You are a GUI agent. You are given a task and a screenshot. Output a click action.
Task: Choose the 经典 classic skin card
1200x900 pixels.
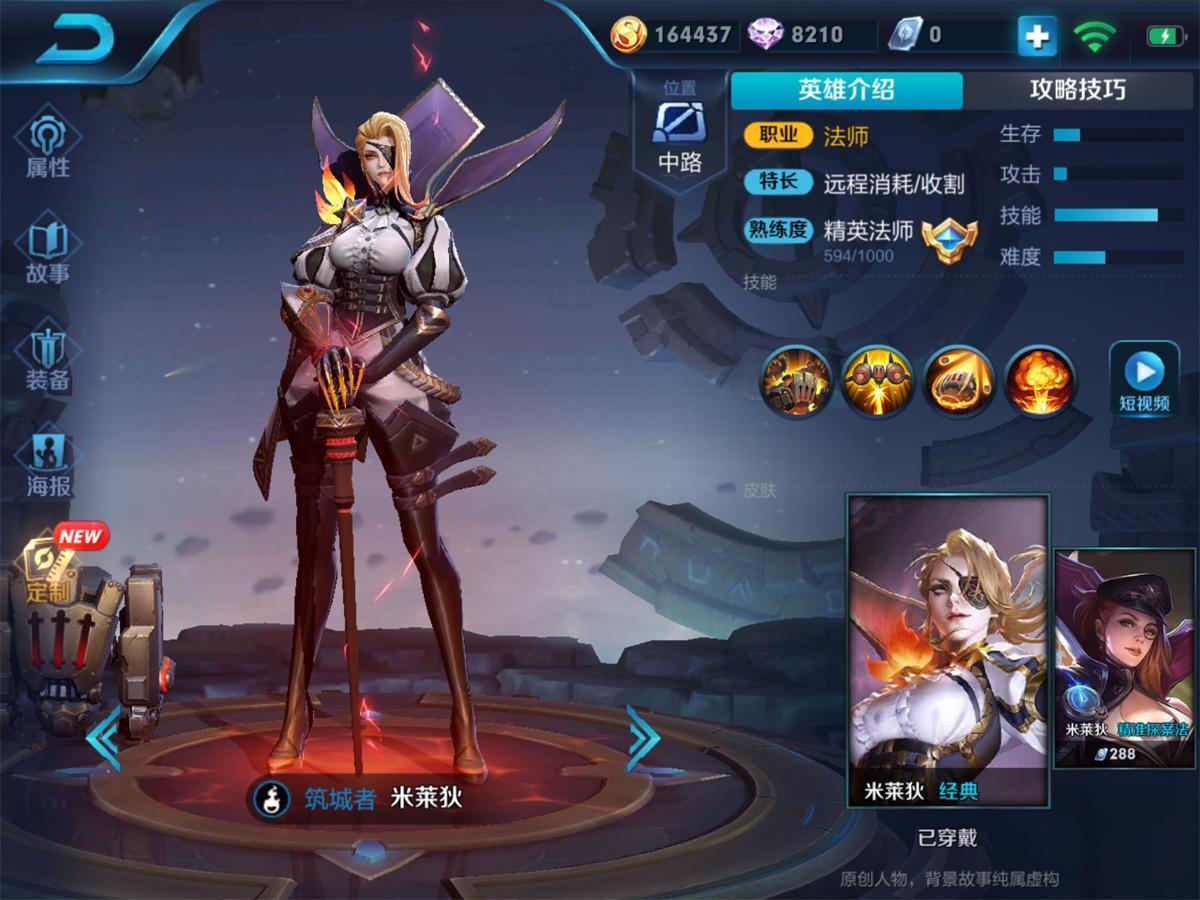(948, 650)
